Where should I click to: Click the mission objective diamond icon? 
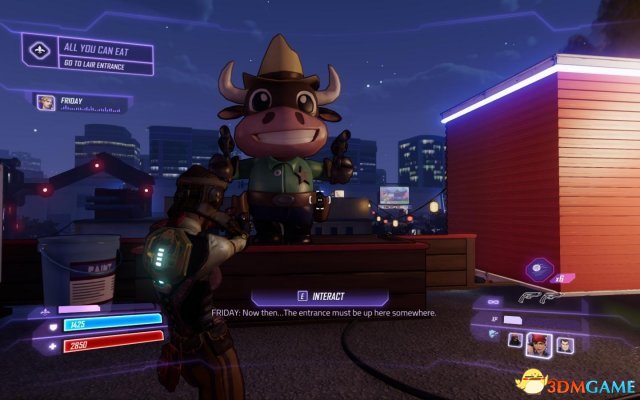tap(41, 50)
